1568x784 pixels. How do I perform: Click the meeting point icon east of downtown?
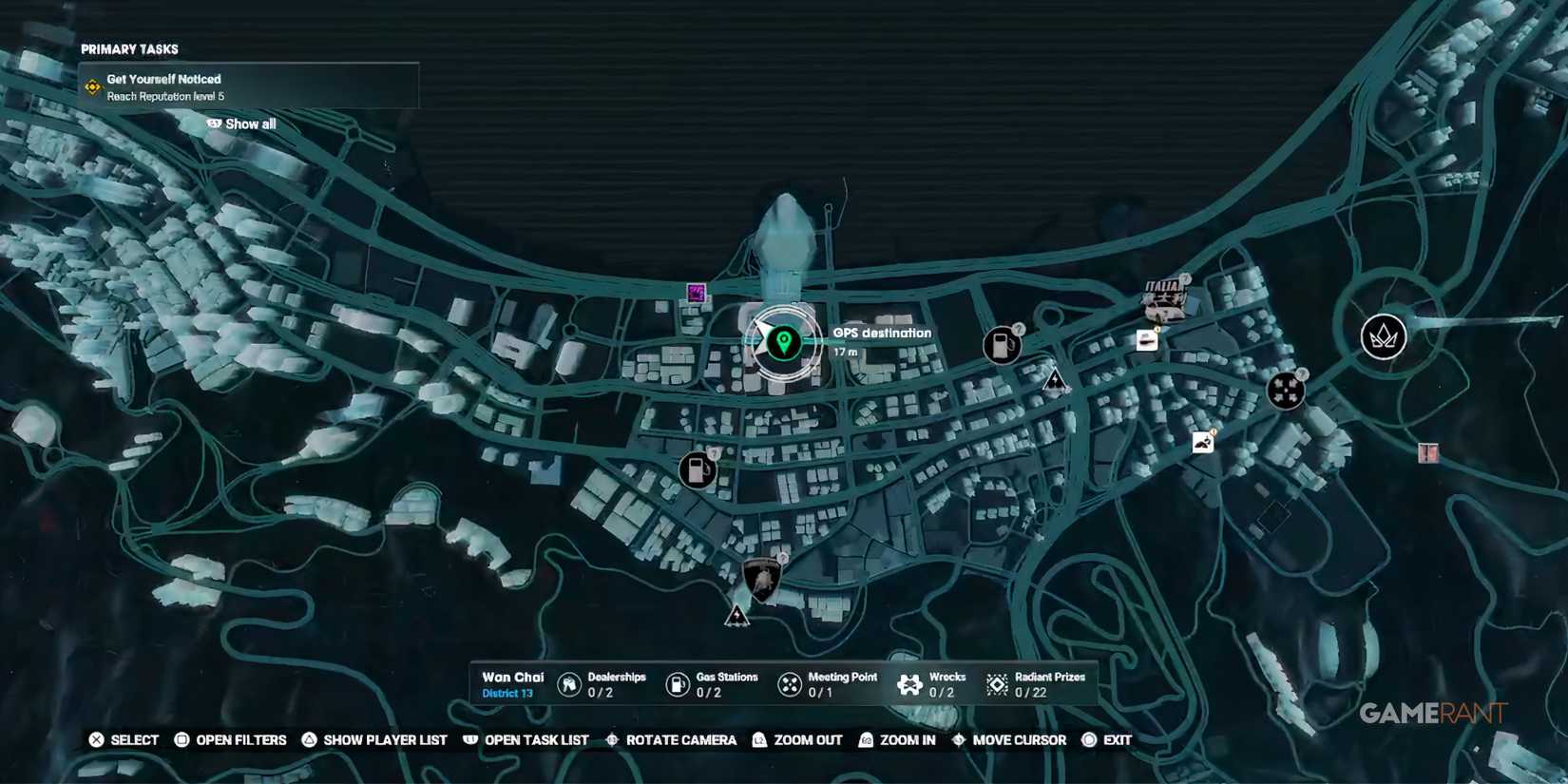[x=1285, y=390]
